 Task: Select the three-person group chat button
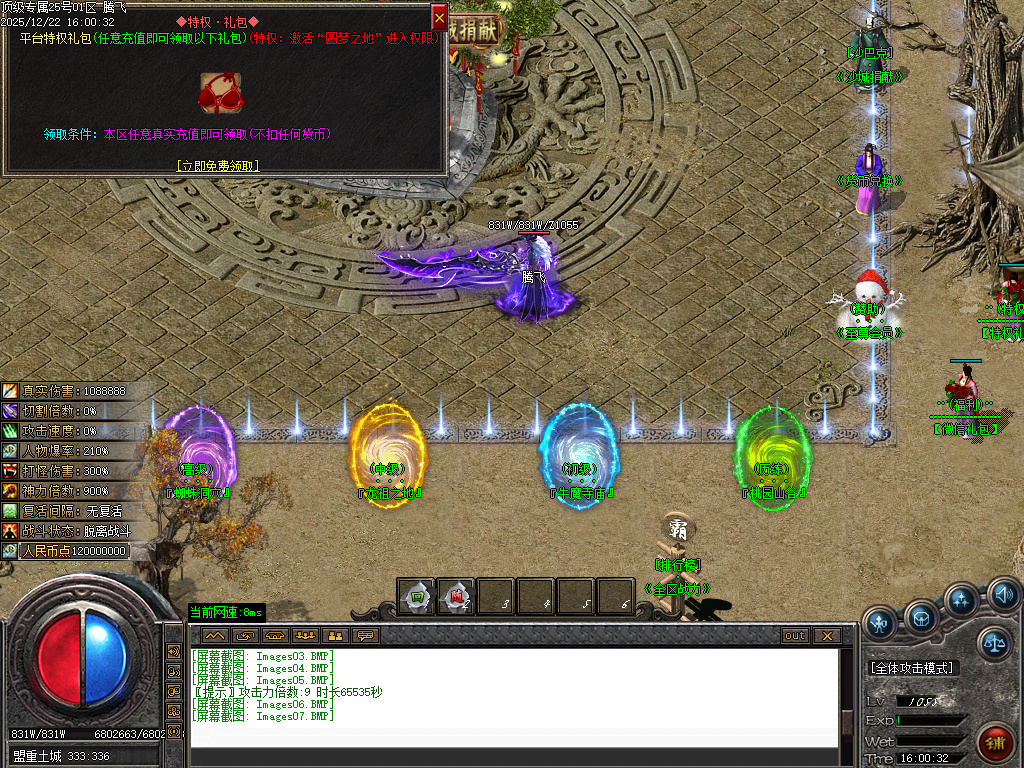(305, 636)
